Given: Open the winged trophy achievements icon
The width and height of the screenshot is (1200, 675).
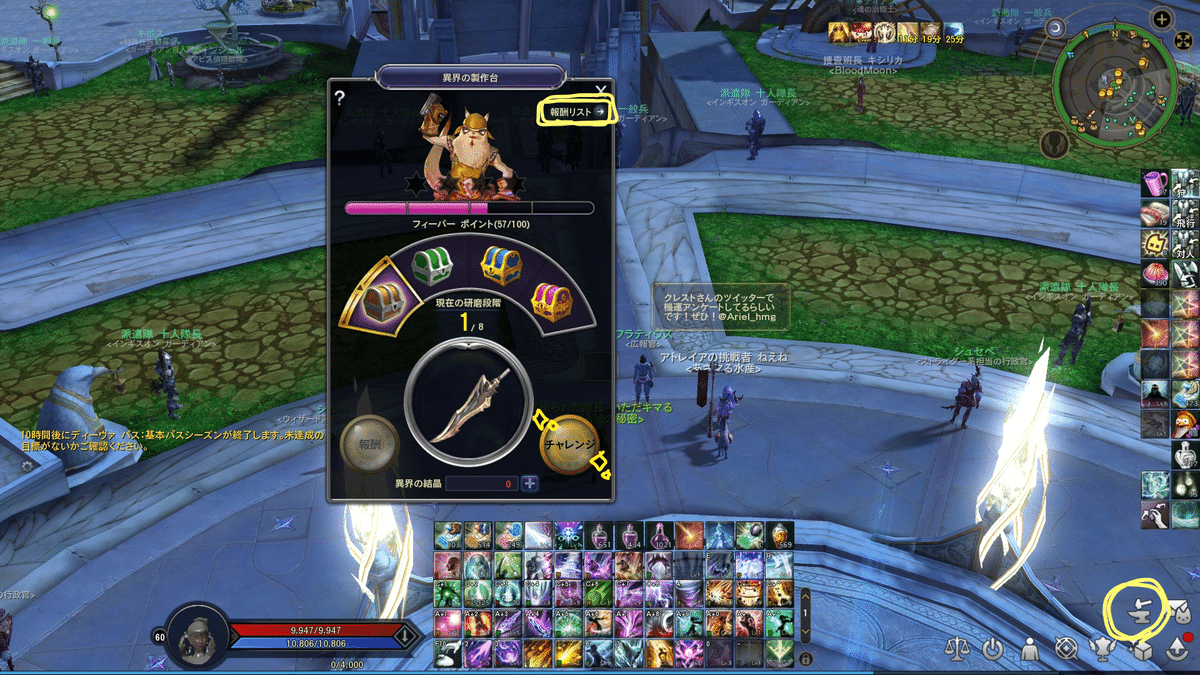Looking at the screenshot, I should [x=1103, y=648].
